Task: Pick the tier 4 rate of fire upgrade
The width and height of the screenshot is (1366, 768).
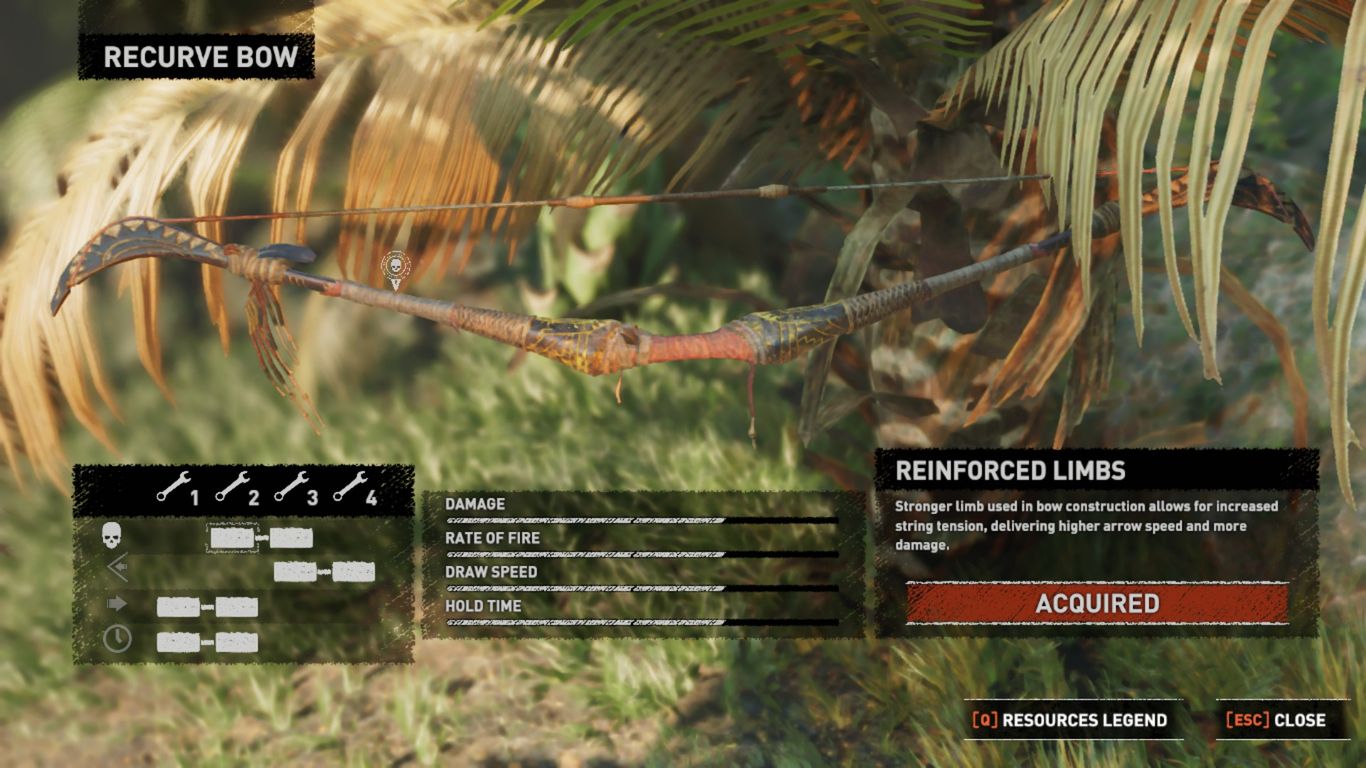Action: coord(354,572)
